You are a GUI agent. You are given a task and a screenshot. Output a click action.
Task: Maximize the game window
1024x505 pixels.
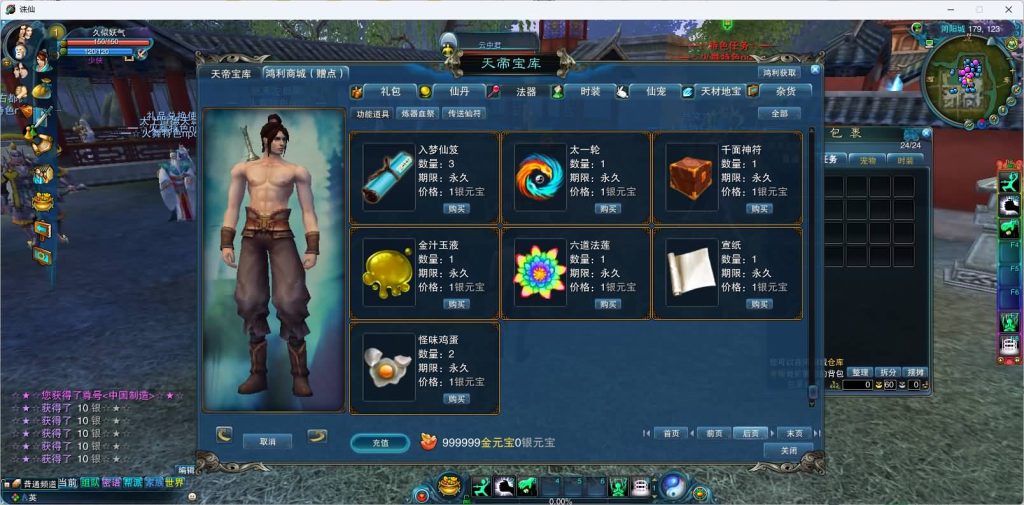(x=979, y=9)
